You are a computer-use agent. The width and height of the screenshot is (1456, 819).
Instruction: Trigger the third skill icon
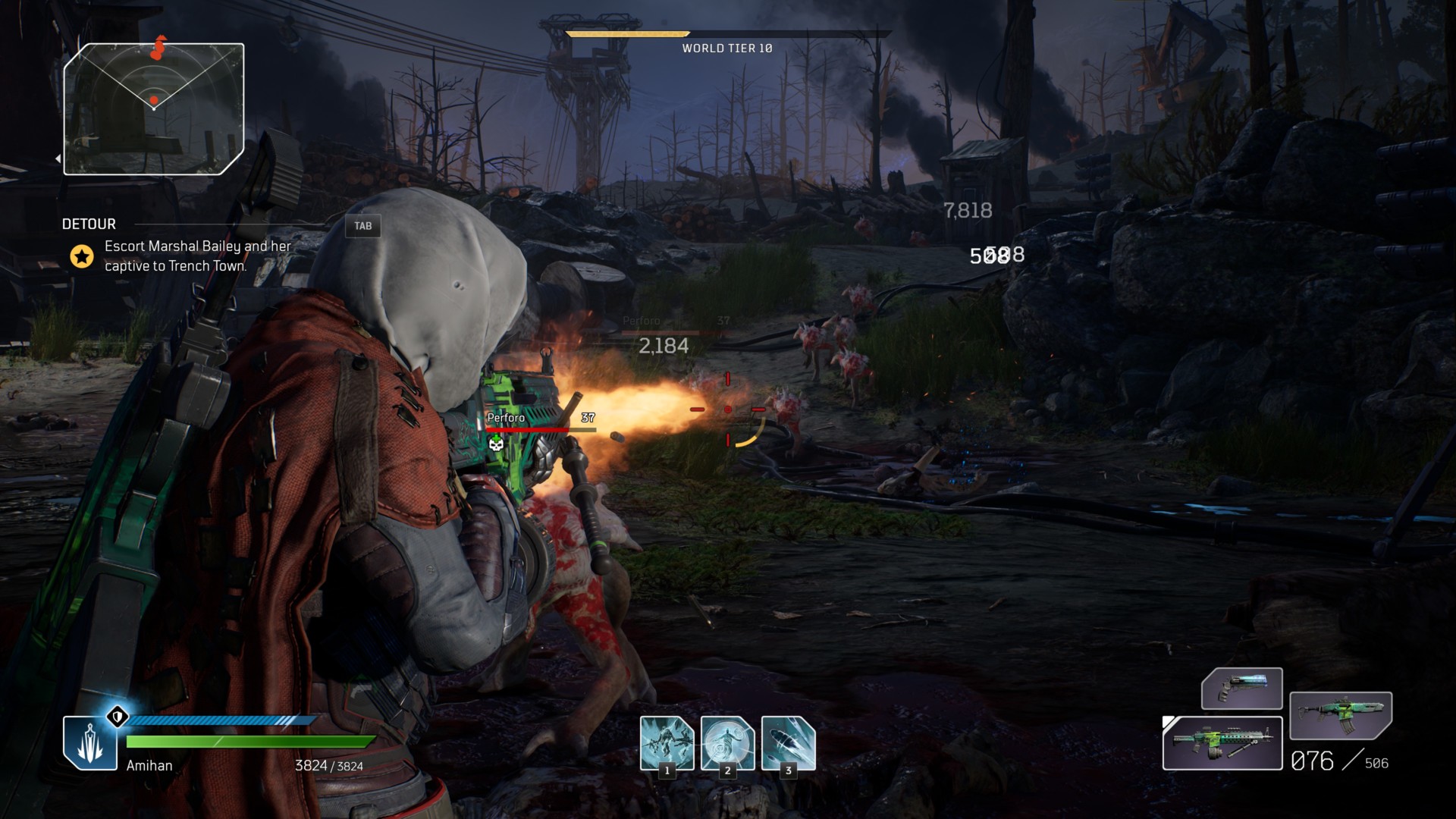[x=788, y=743]
